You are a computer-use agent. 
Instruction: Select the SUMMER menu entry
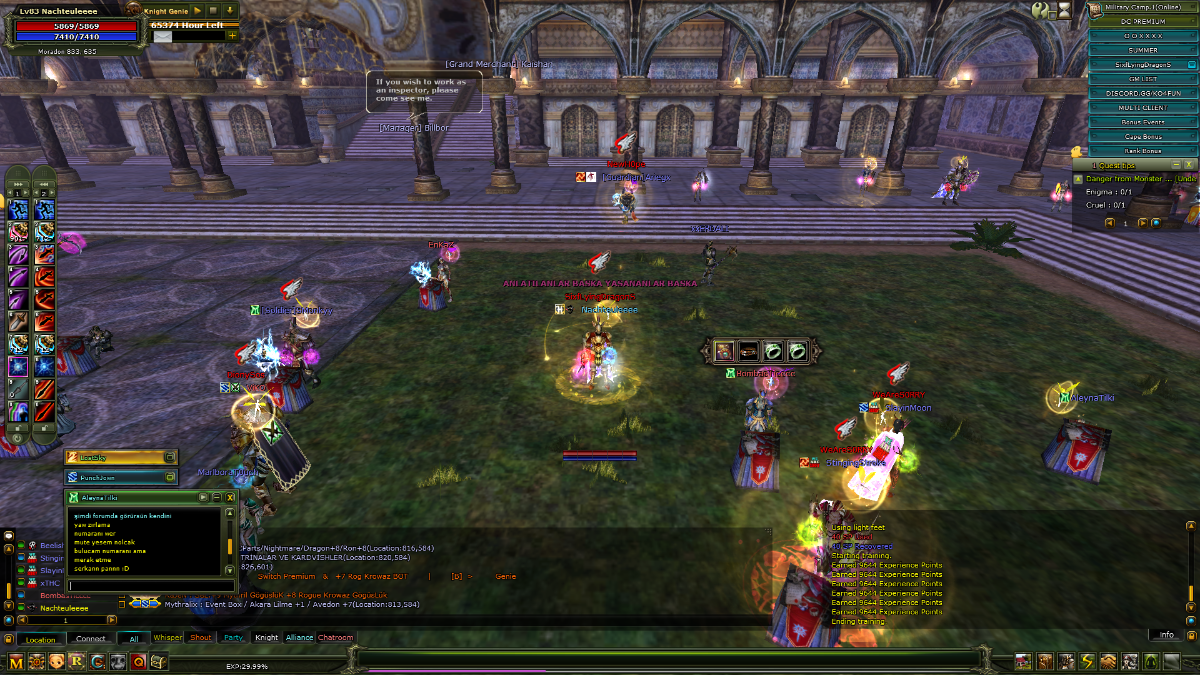point(1142,50)
